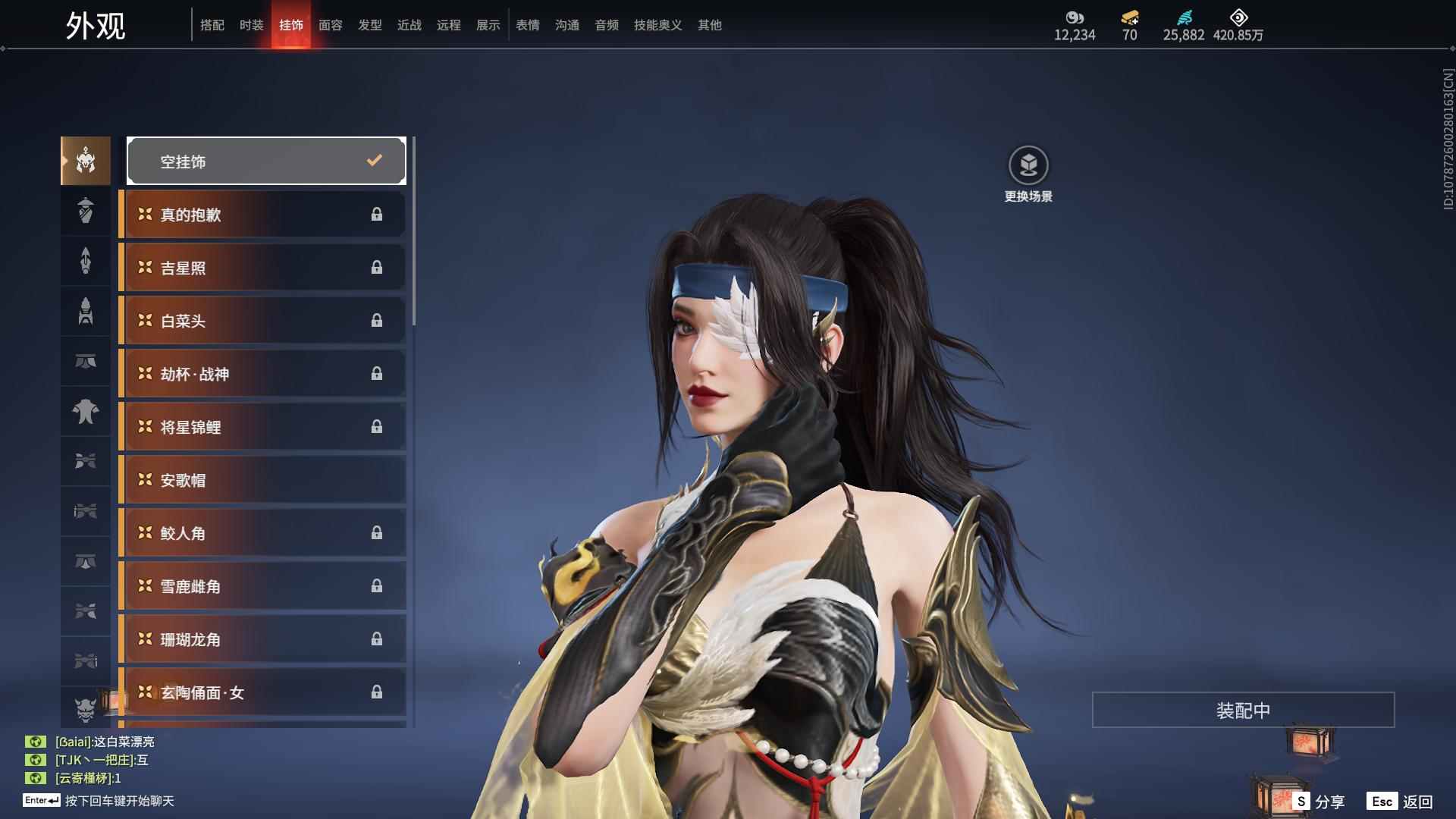1456x819 pixels.
Task: Click the 装配中 equip button
Action: pos(1243,710)
